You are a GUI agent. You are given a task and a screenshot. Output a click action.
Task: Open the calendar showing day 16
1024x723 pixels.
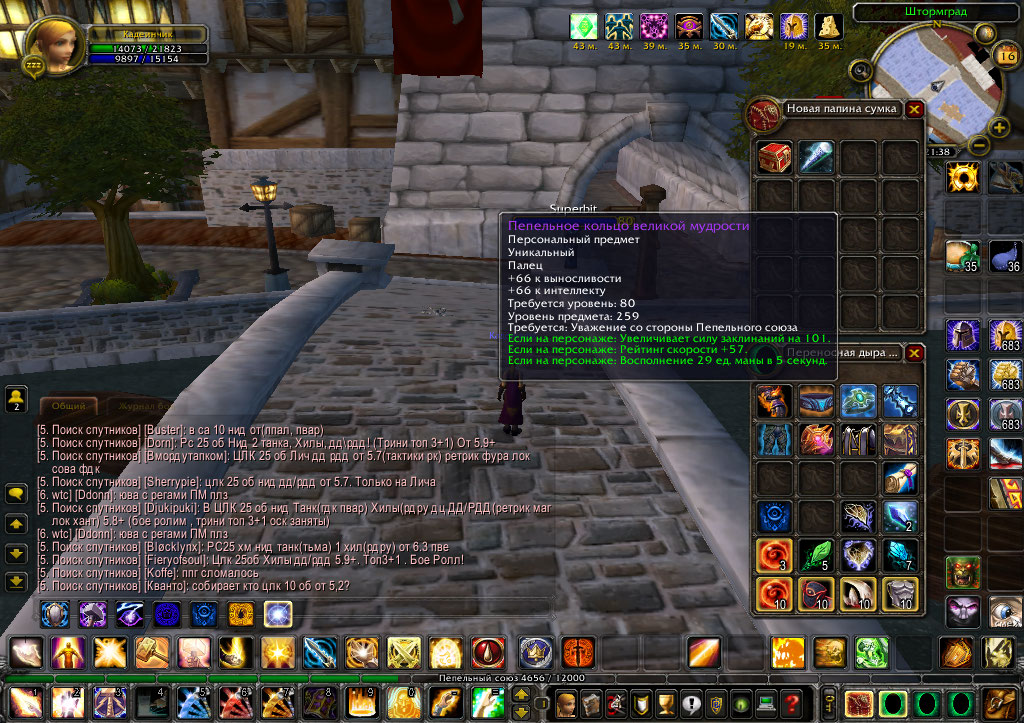click(x=1007, y=55)
